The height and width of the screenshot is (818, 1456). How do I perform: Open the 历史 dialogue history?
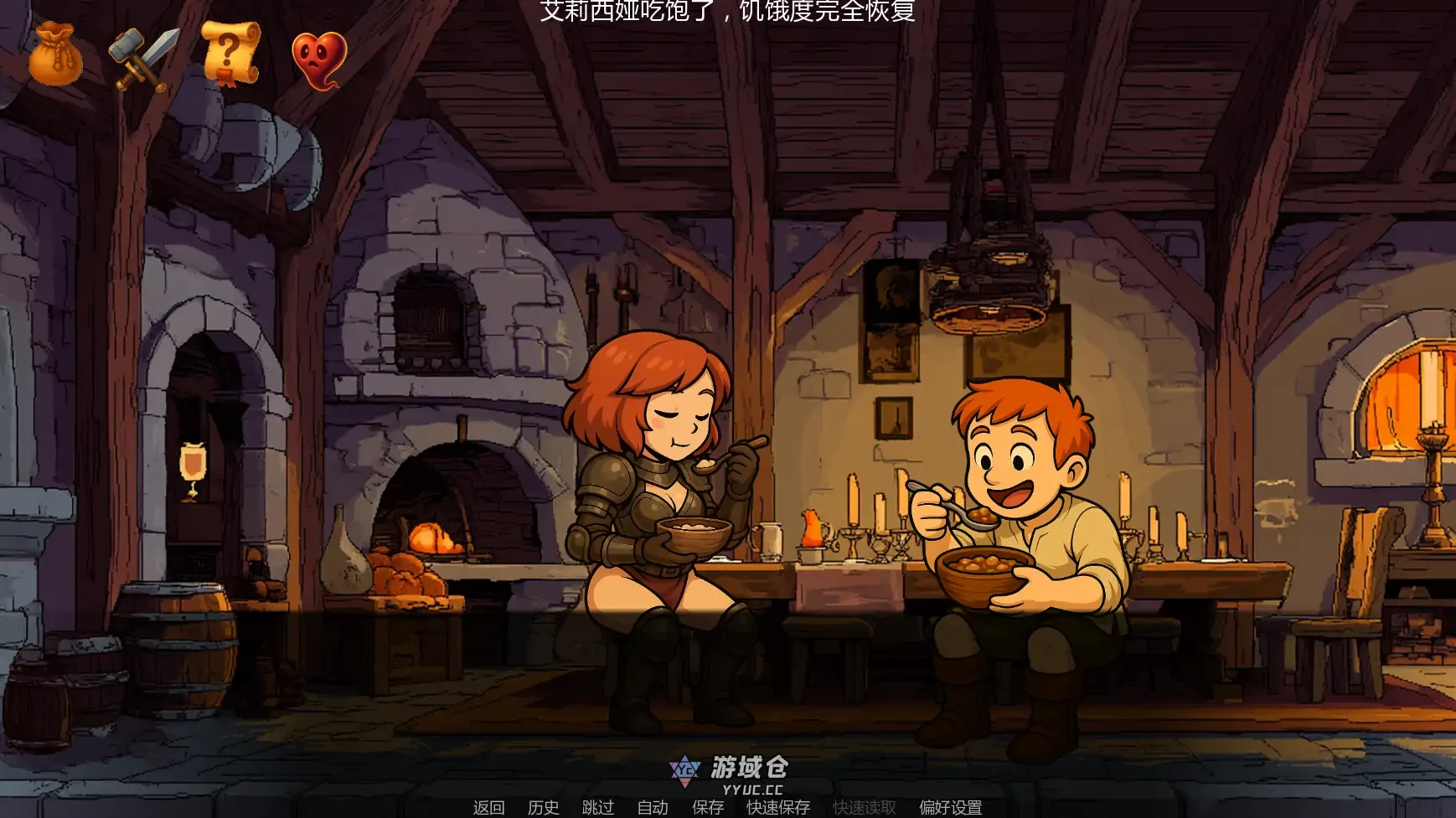point(543,807)
